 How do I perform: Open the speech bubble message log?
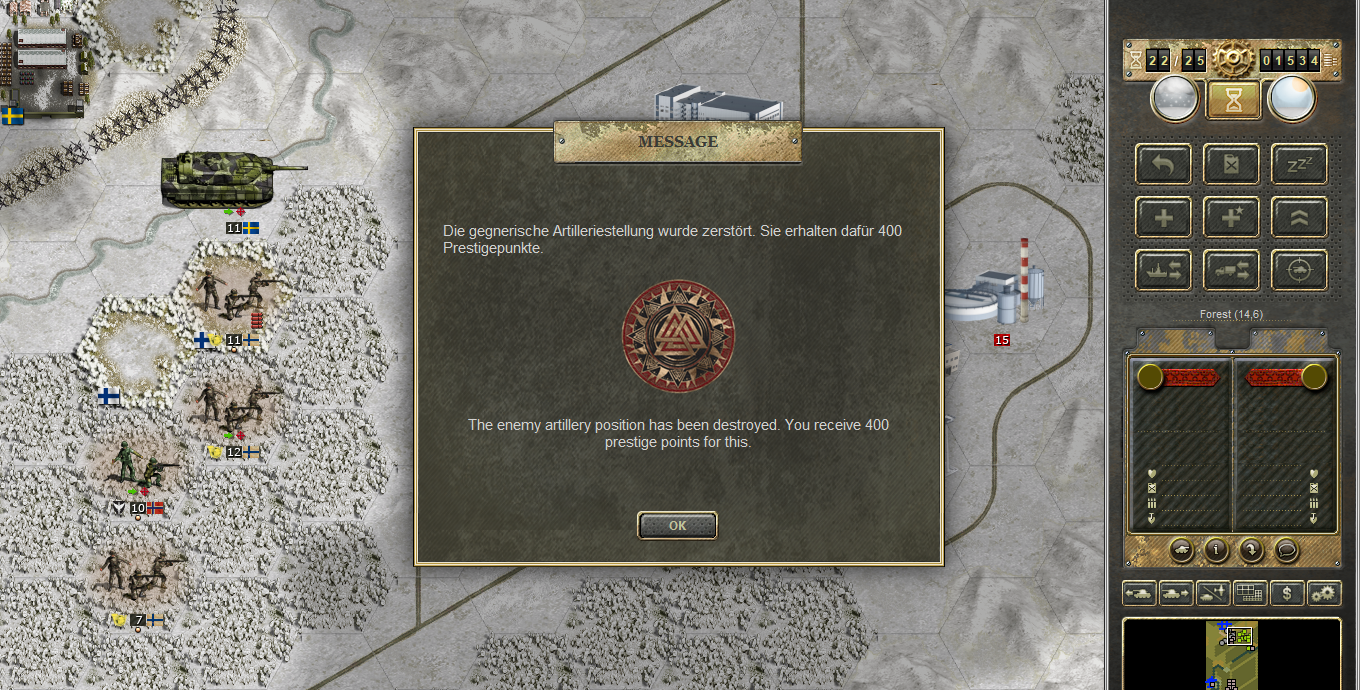[1286, 549]
